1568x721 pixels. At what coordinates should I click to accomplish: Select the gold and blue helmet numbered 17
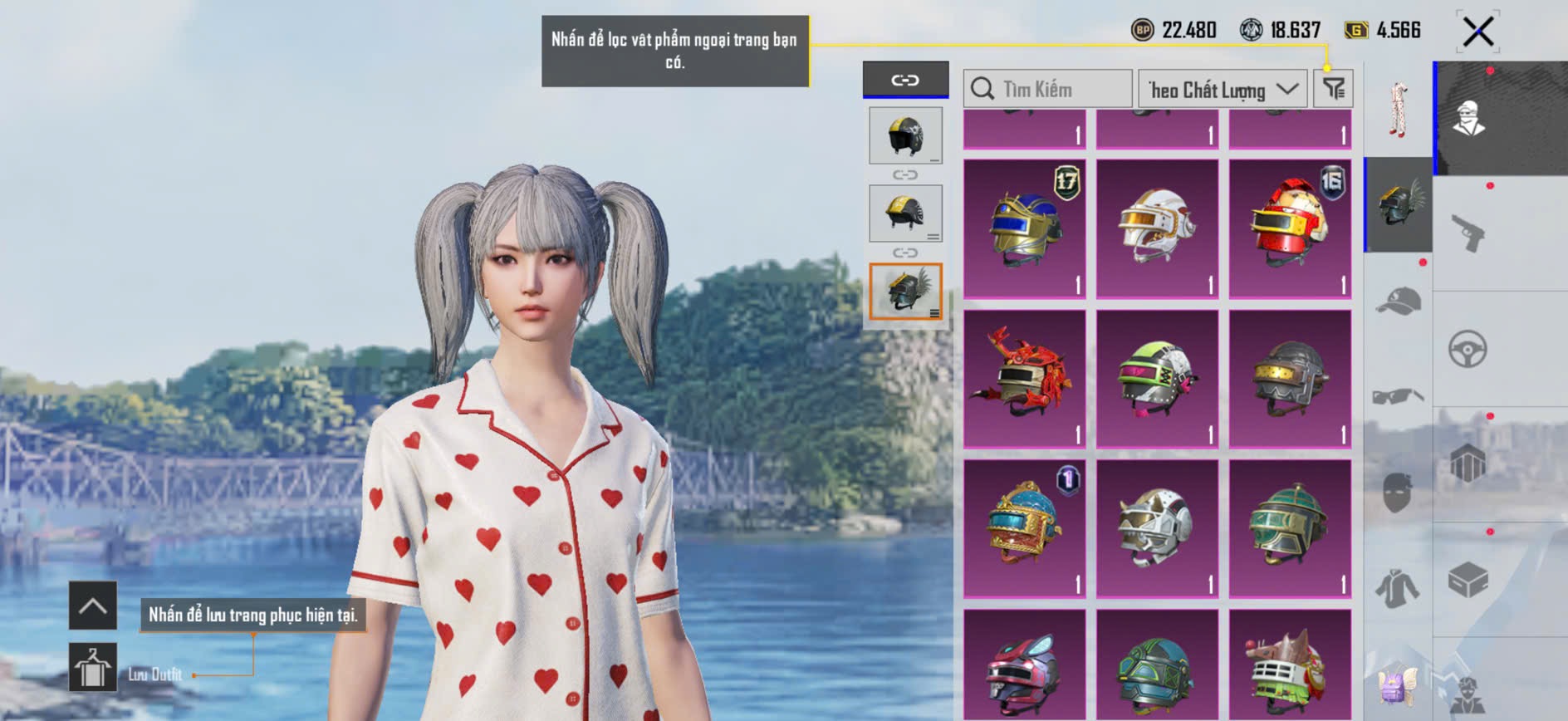(1024, 228)
